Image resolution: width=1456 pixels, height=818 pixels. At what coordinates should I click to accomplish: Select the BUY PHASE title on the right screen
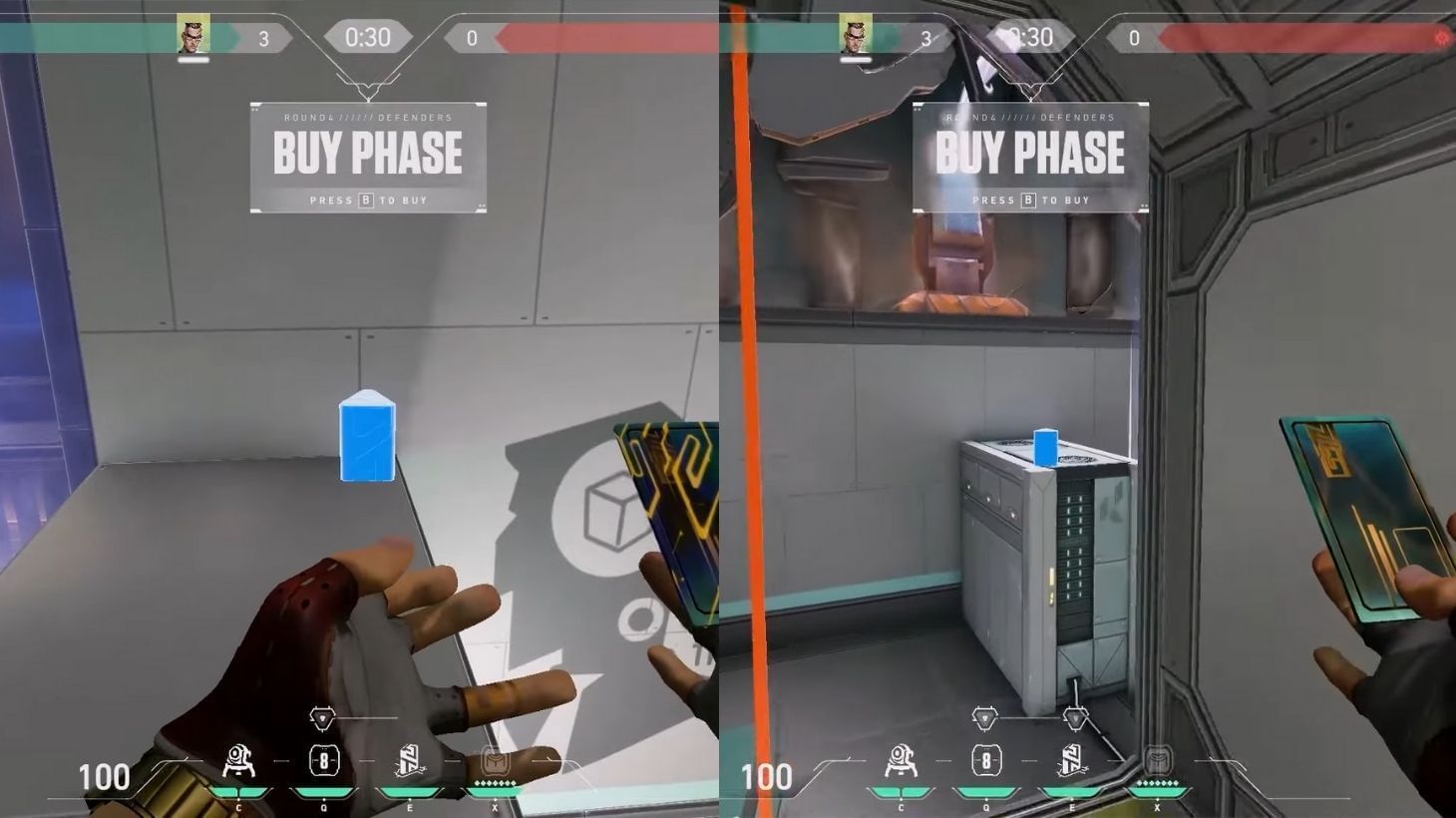pyautogui.click(x=1030, y=152)
